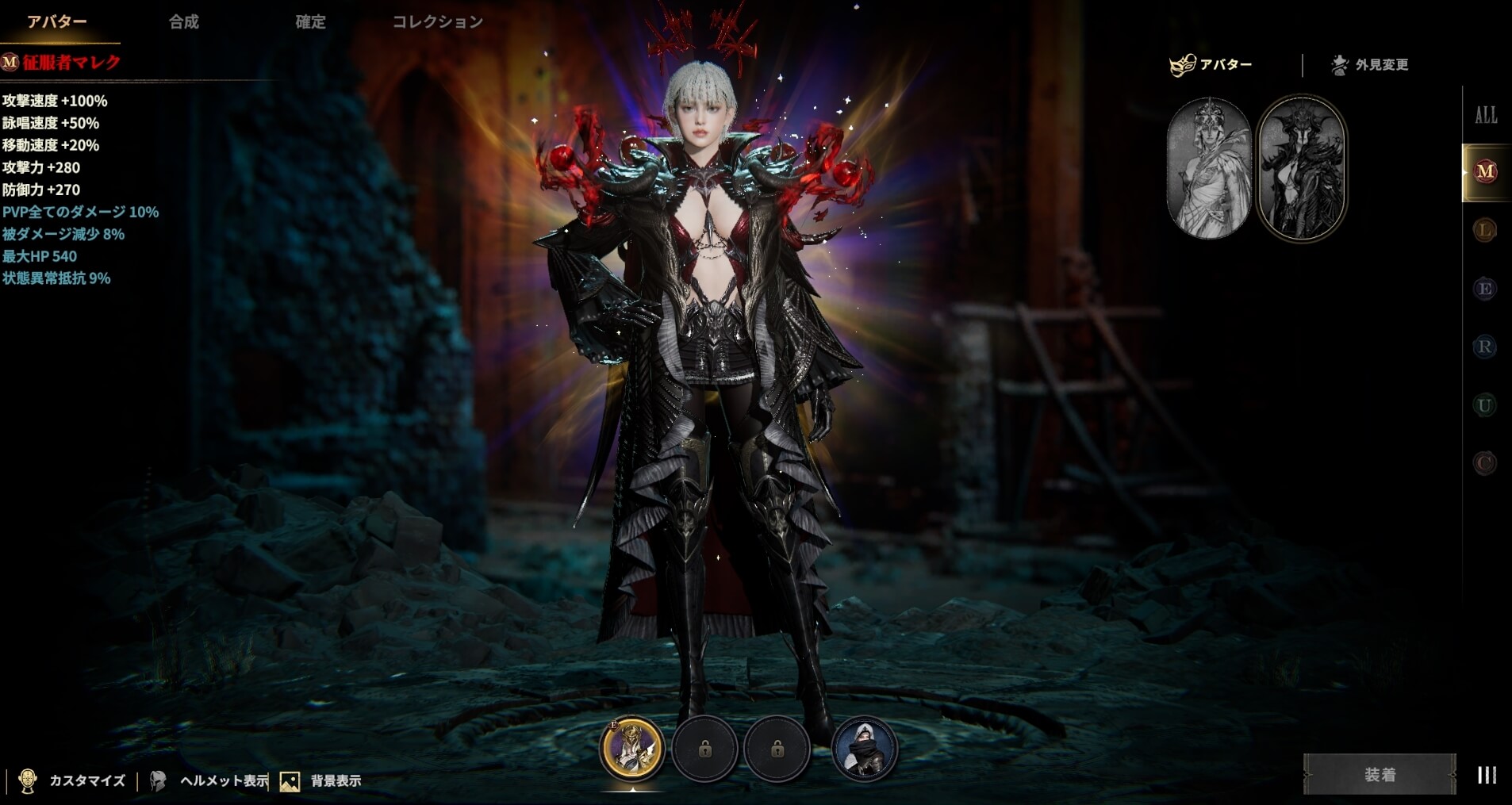1512x805 pixels.
Task: Filter avatars by C grade
Action: point(1485,463)
